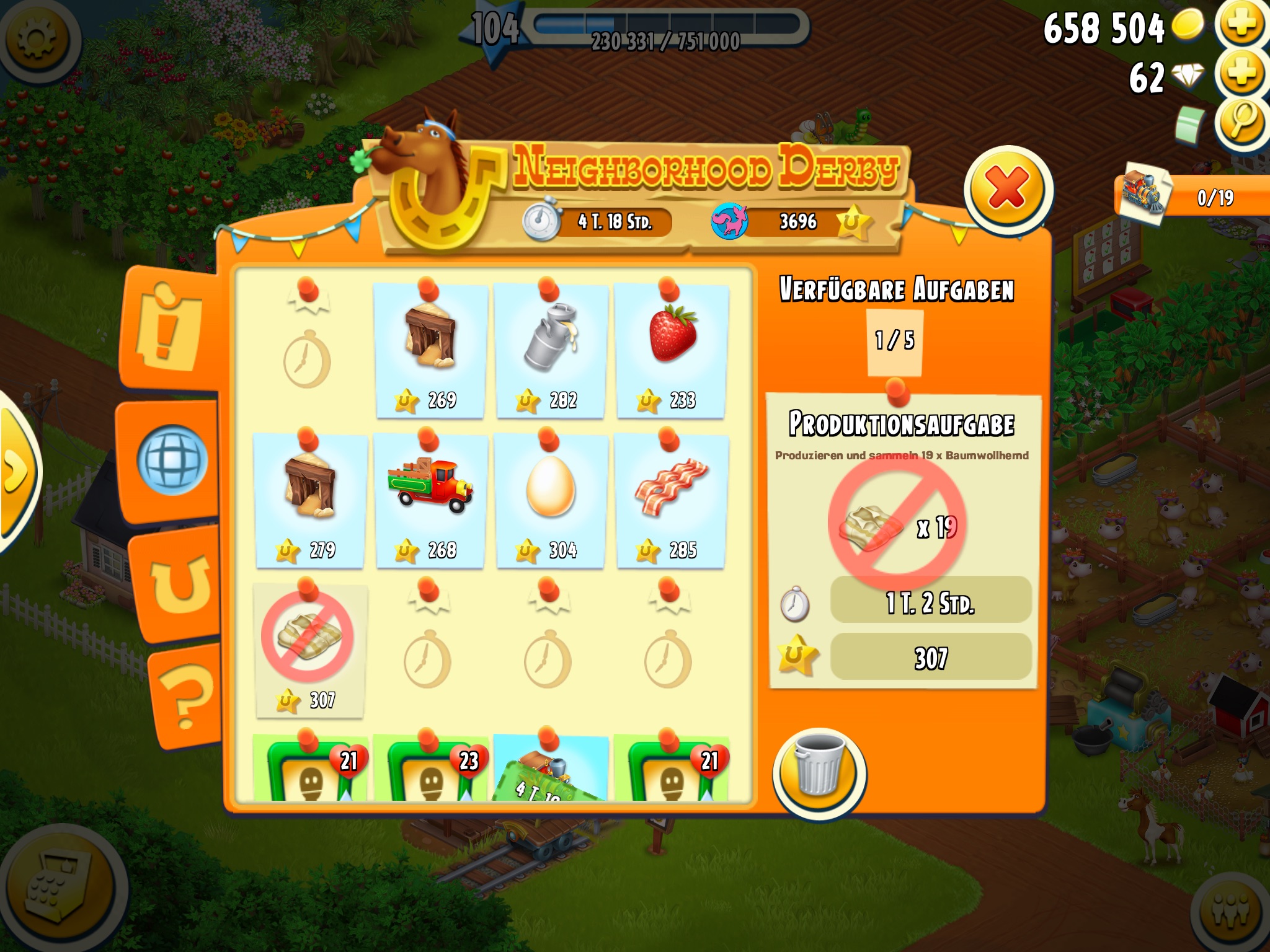Select the mine task worth 279
Image resolution: width=1270 pixels, height=952 pixels.
(310, 501)
